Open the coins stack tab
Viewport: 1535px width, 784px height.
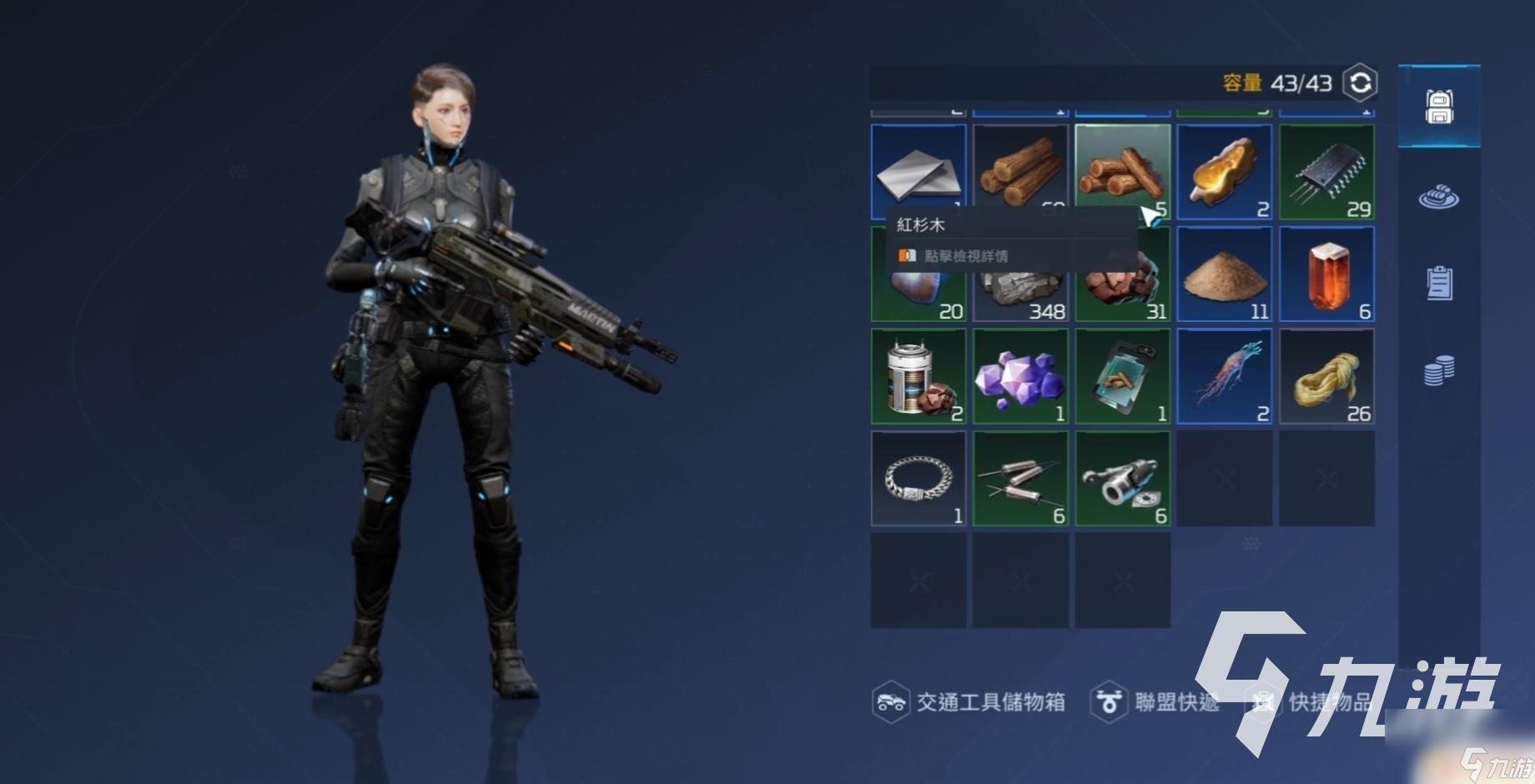(x=1439, y=369)
